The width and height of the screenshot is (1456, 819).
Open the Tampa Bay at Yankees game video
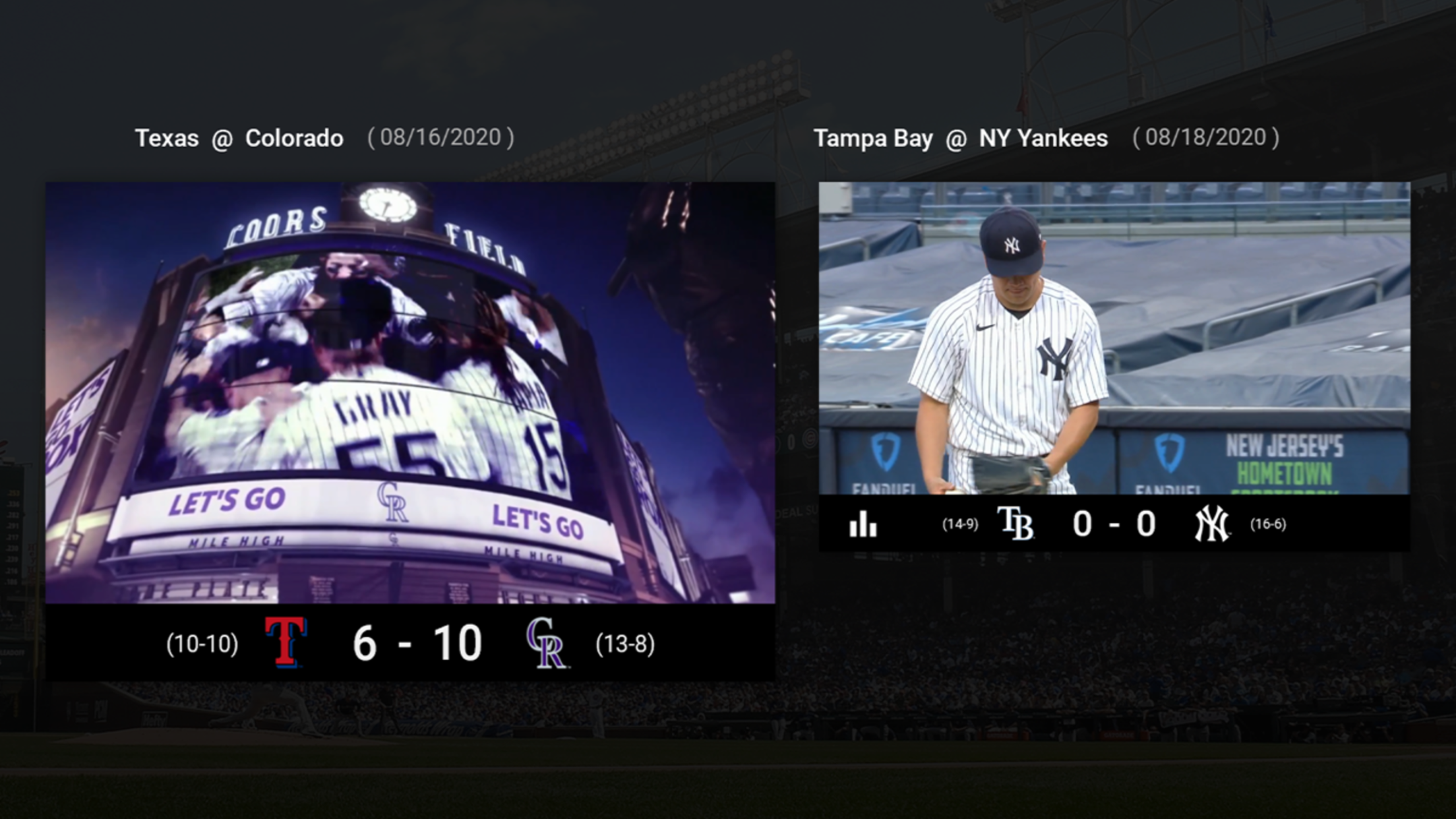[1114, 338]
